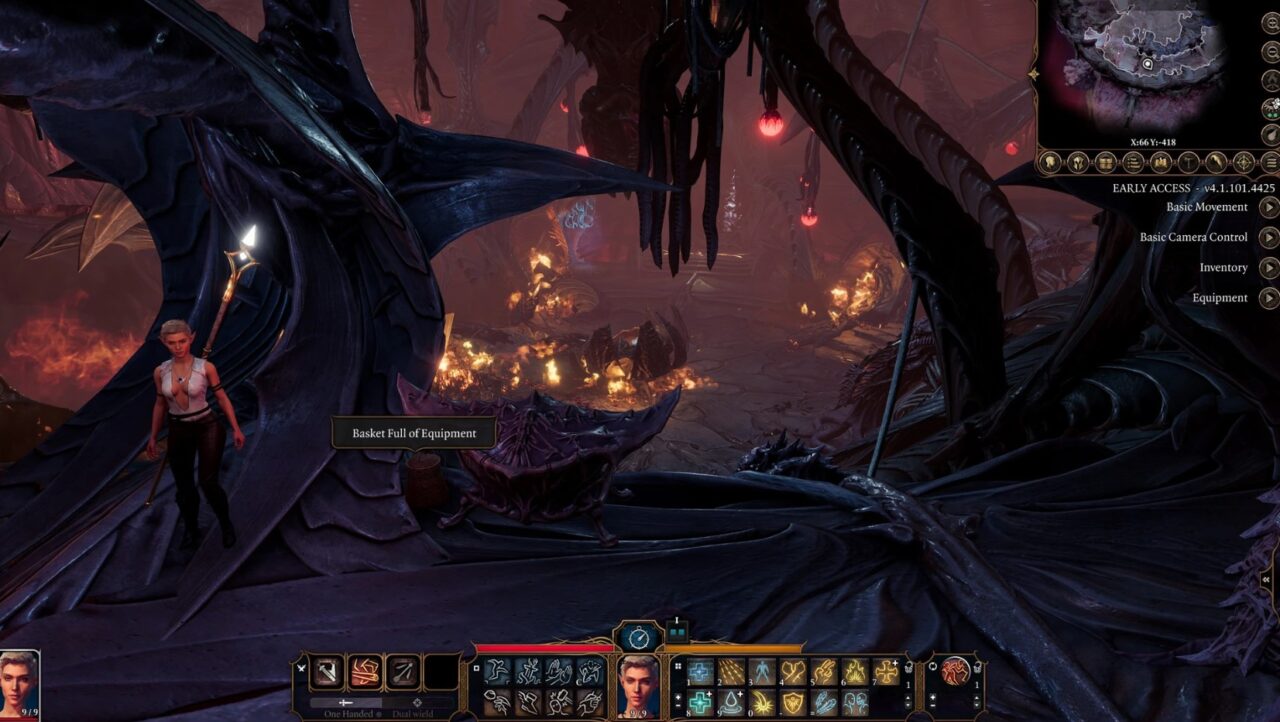Select the party portrait at bottom left

click(19, 682)
